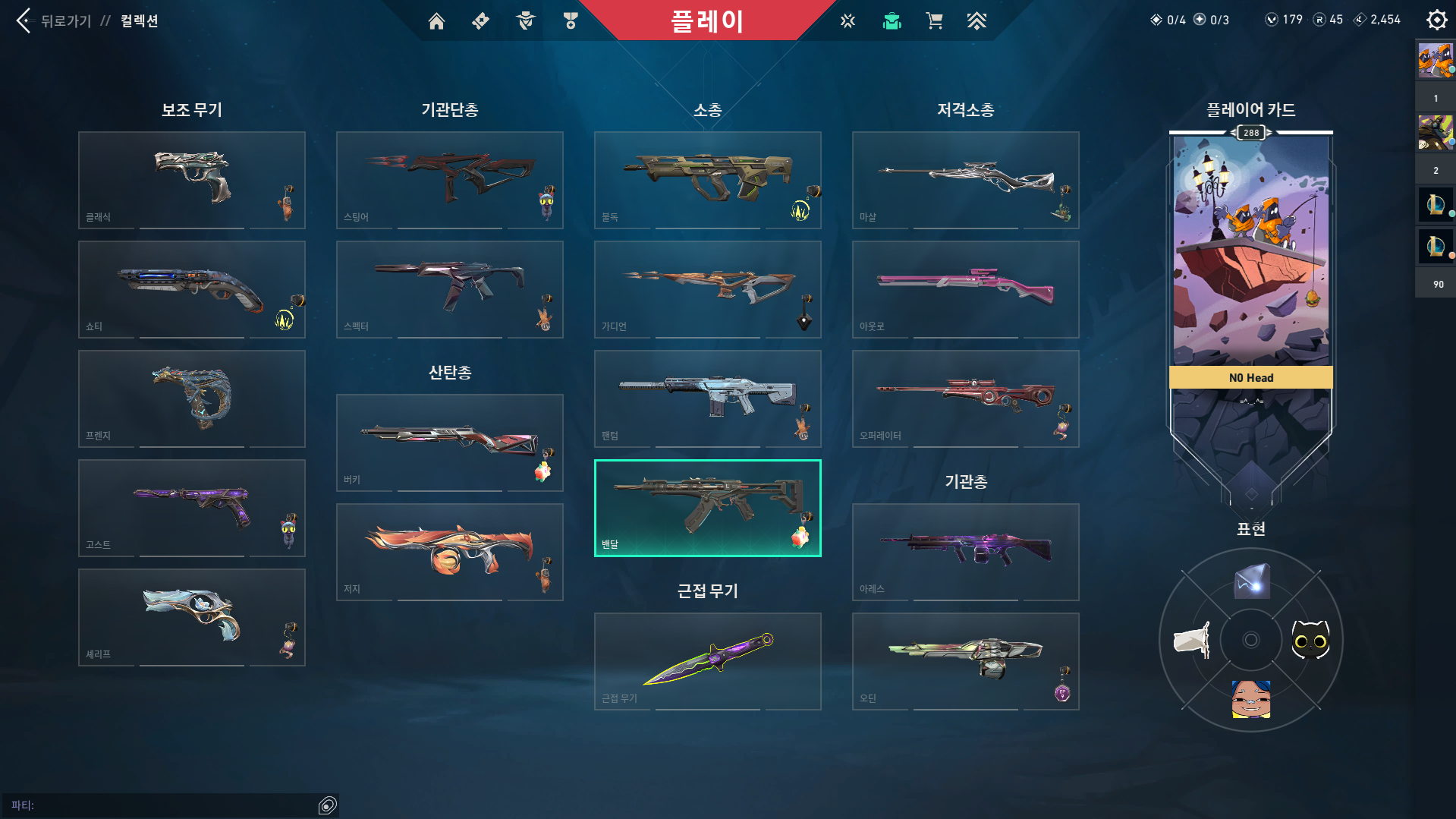Click the 288 progress bar on the player card
Screen dimensions: 1456x819
1250,133
